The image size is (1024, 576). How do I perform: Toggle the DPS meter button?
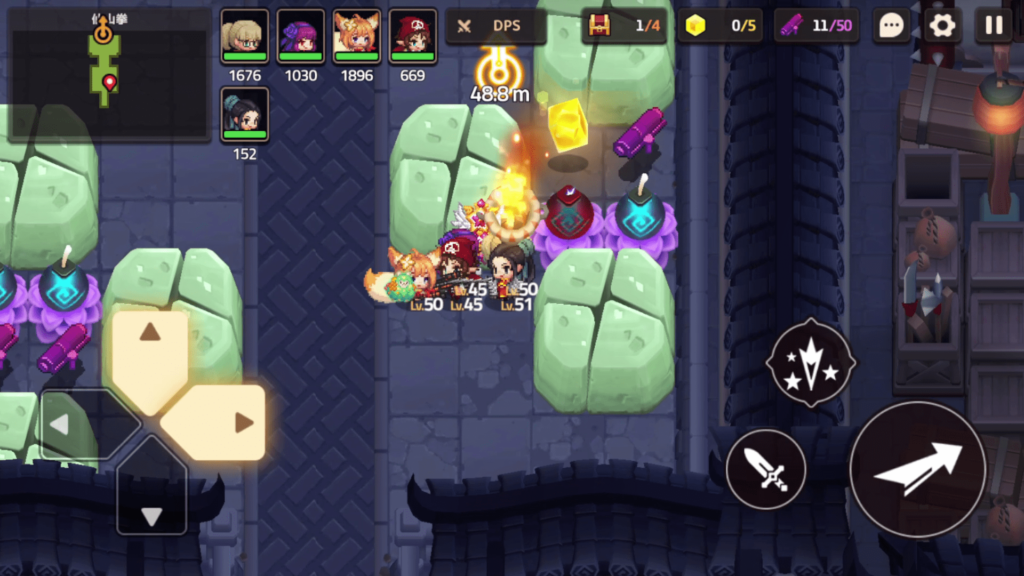495,26
